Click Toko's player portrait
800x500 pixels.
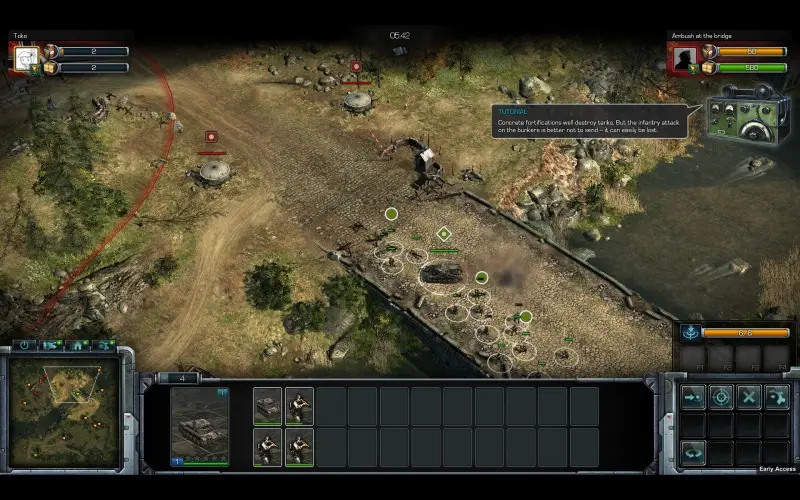tap(27, 58)
